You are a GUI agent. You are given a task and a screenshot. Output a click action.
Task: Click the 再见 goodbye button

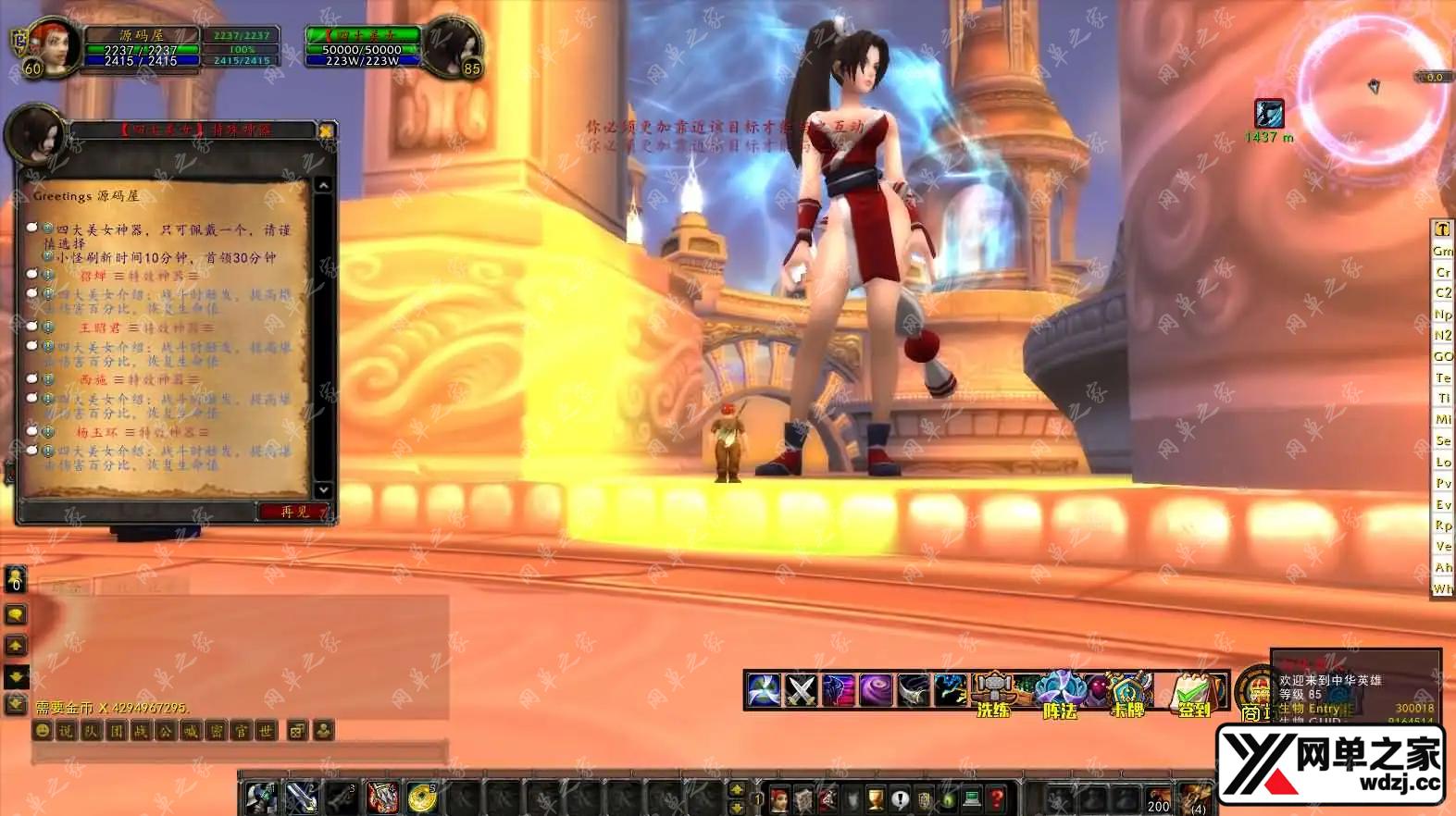click(x=292, y=512)
